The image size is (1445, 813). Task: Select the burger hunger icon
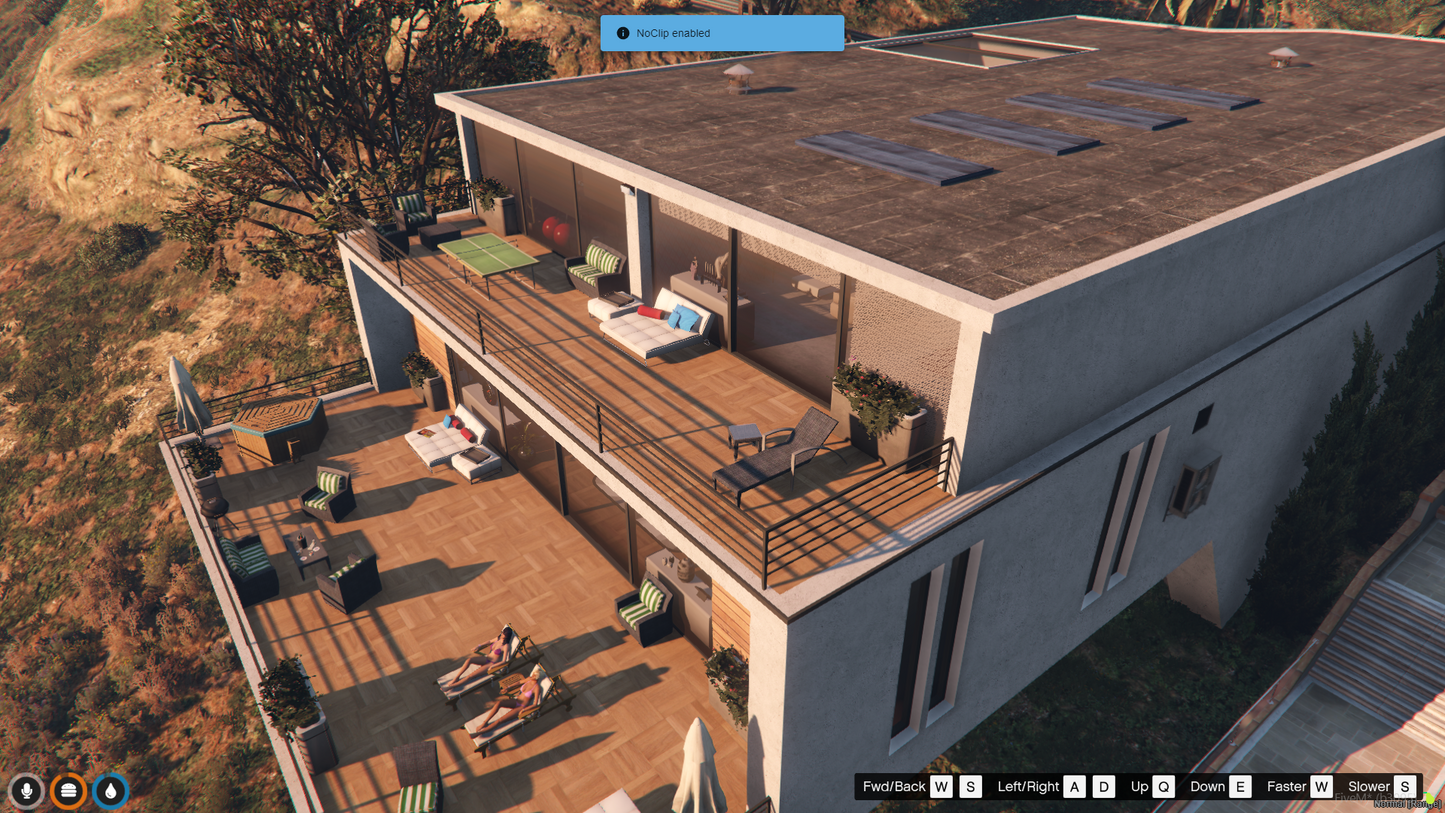point(68,790)
